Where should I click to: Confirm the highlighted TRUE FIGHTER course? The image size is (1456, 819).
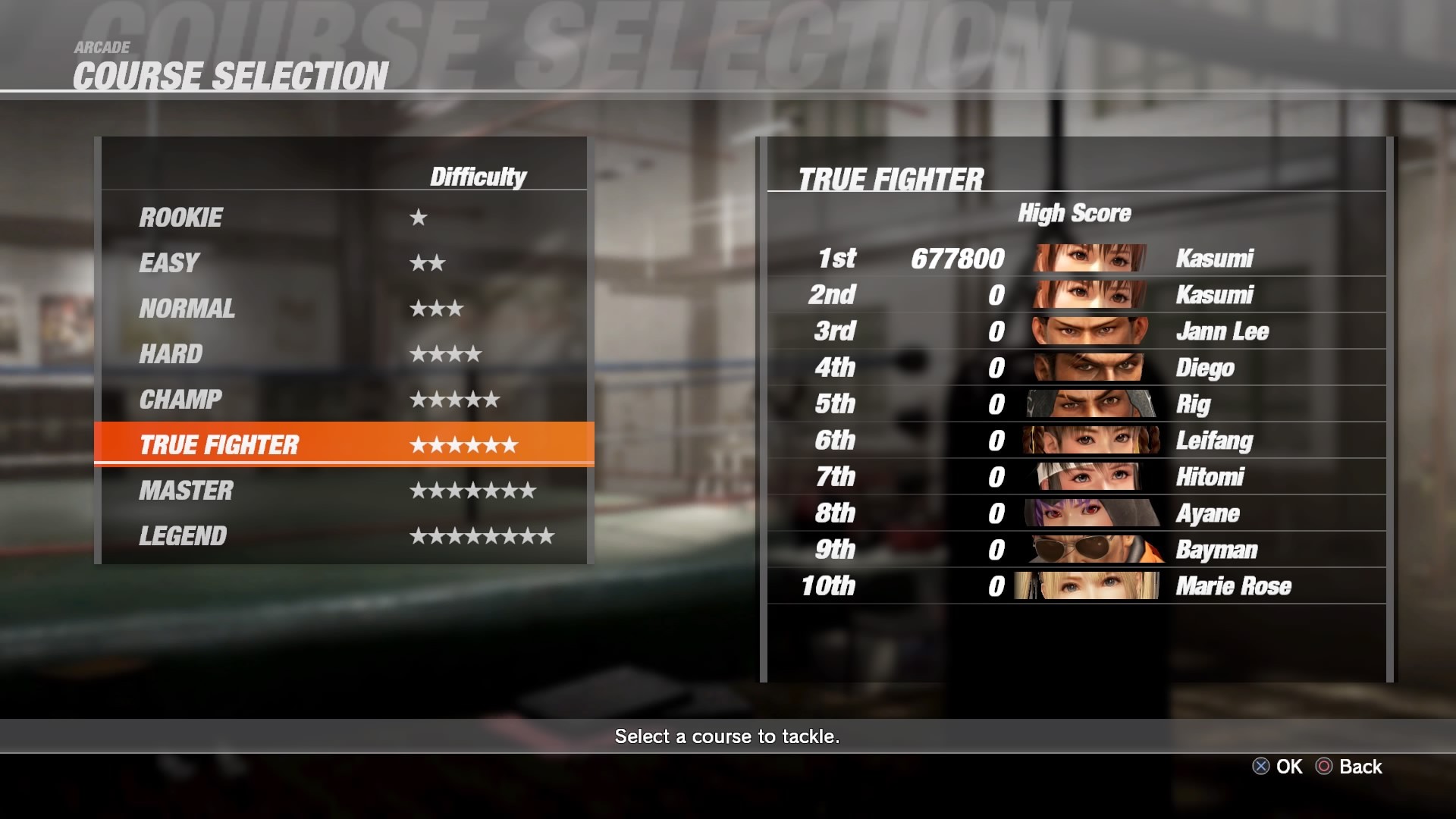(343, 444)
